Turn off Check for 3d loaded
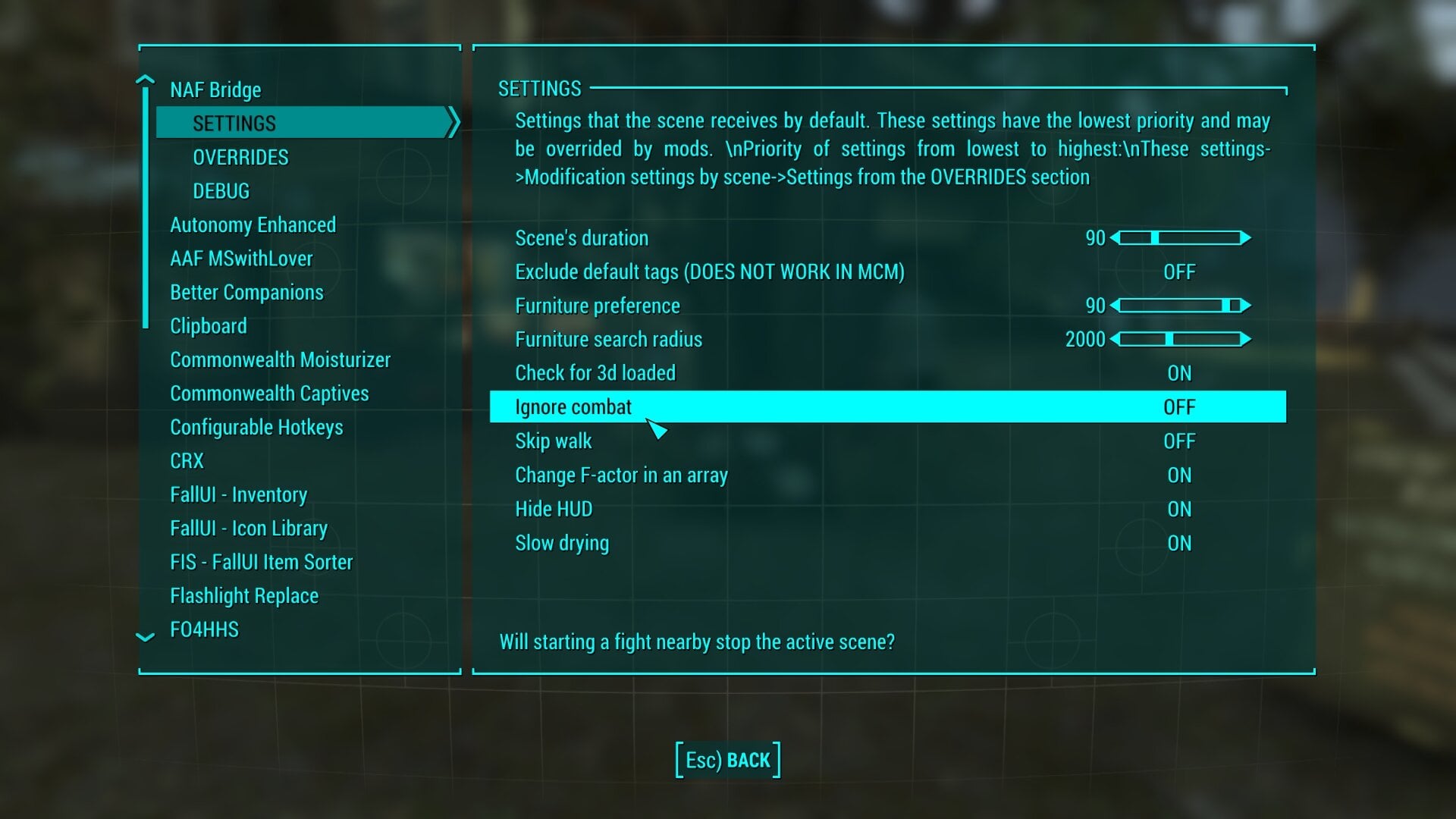 1180,372
